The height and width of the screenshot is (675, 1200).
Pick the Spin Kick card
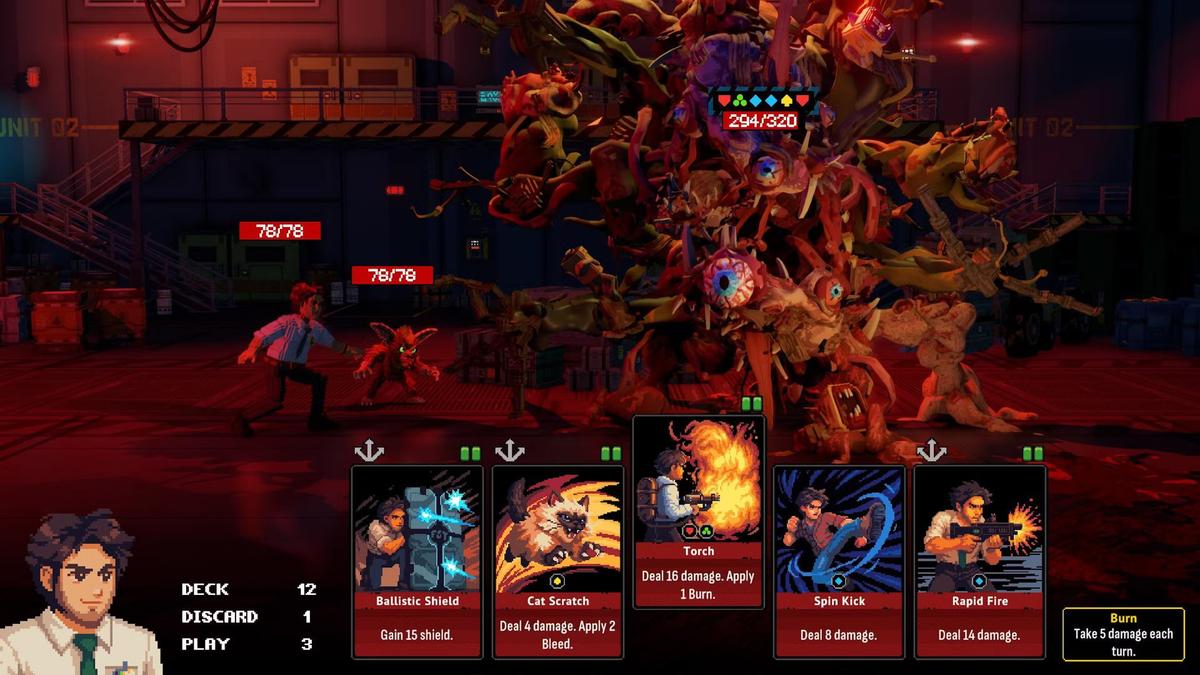(839, 561)
